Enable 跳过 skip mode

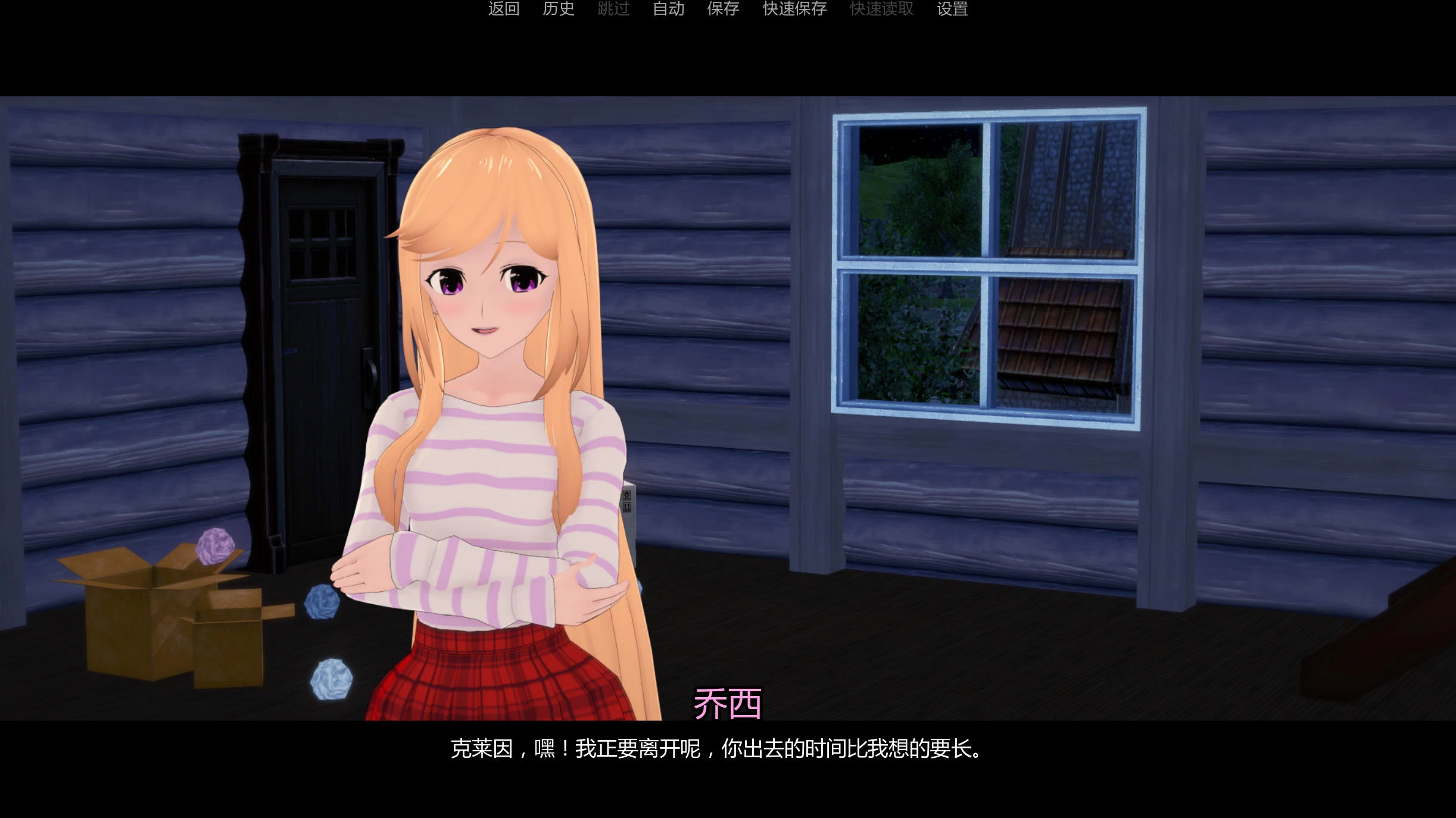point(612,10)
